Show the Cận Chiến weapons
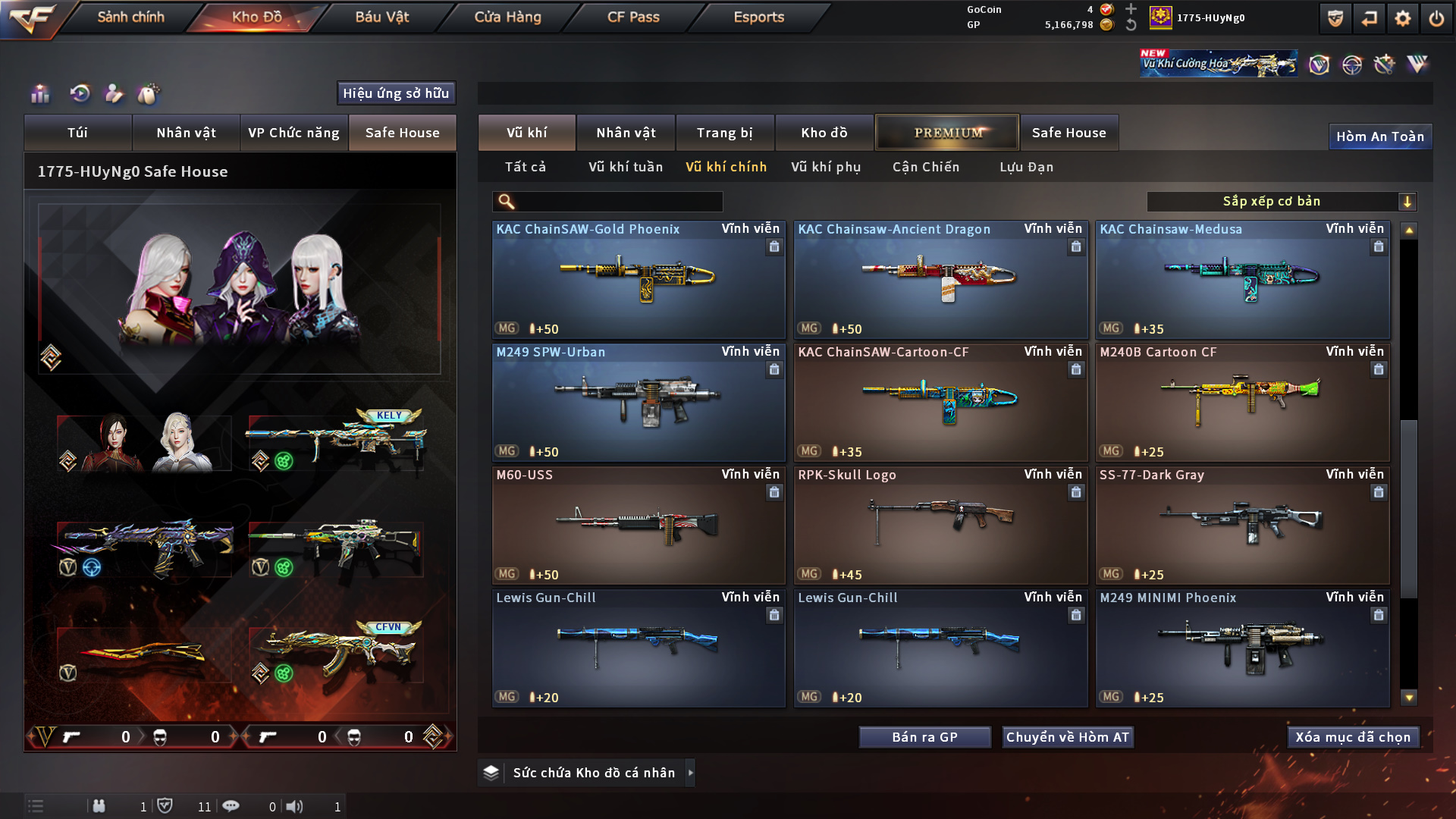The image size is (1456, 819). [925, 167]
